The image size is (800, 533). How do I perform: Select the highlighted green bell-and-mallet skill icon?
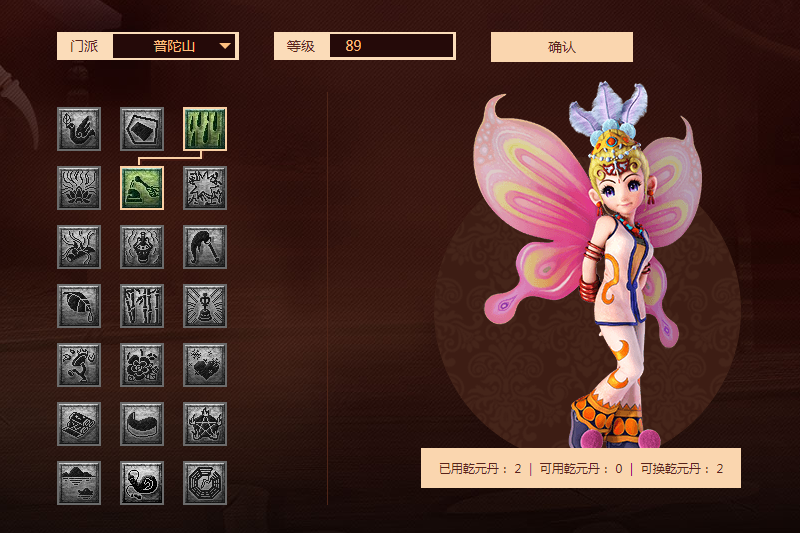(142, 188)
